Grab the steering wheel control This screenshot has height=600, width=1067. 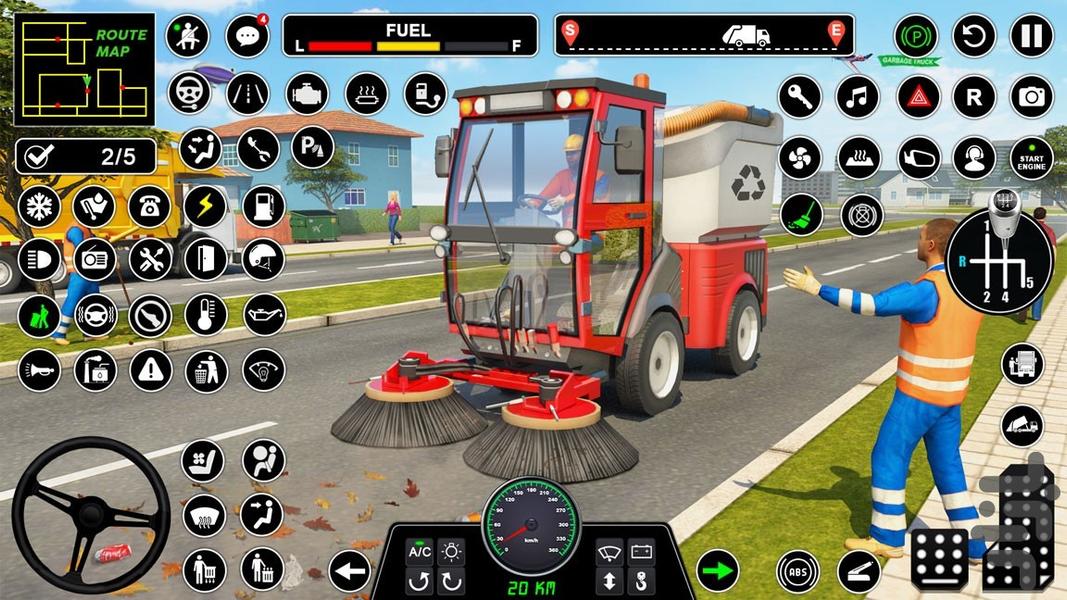(x=91, y=515)
